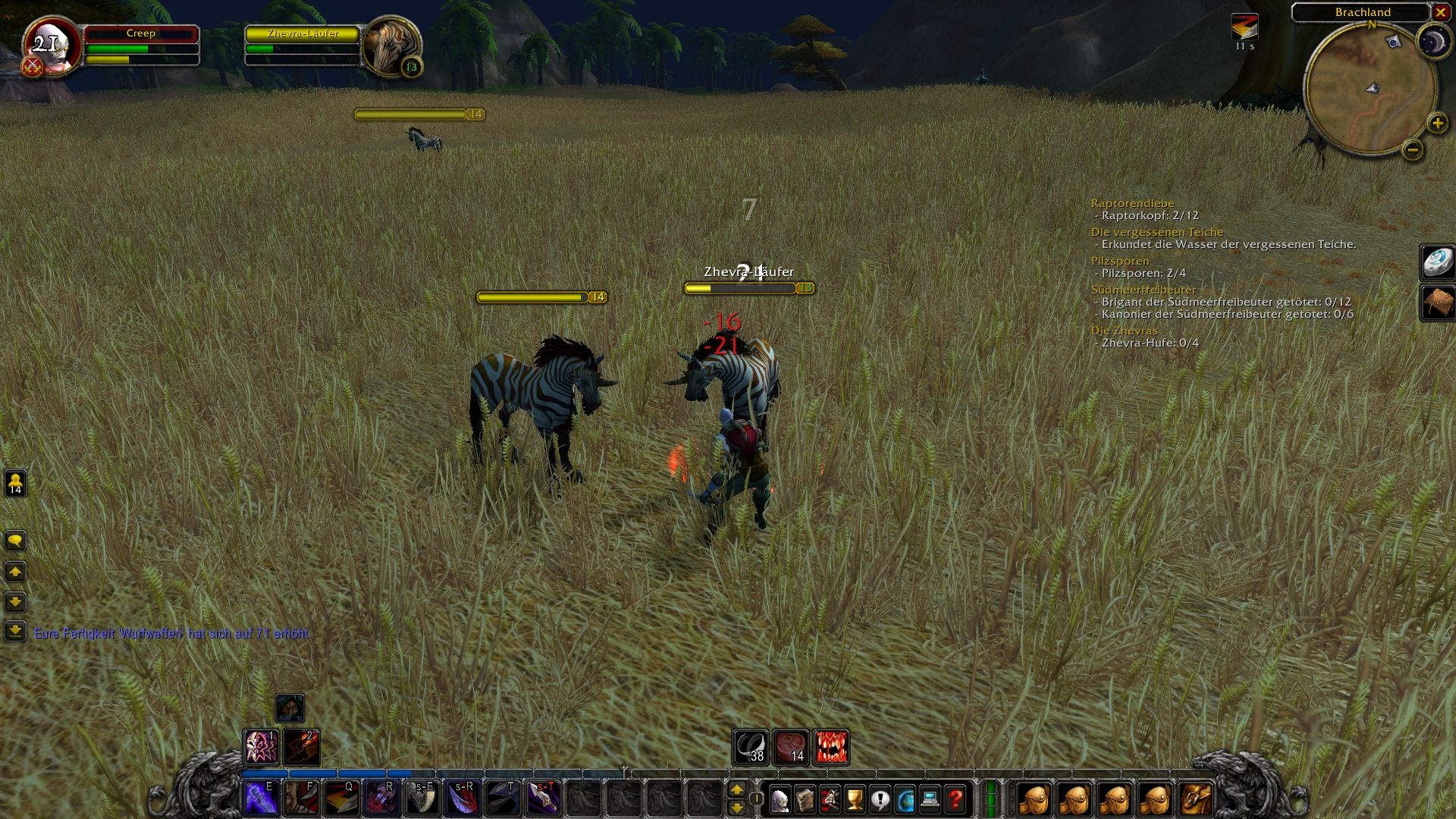
Task: Use the raw meat item with 14 stacks
Action: coord(791,747)
